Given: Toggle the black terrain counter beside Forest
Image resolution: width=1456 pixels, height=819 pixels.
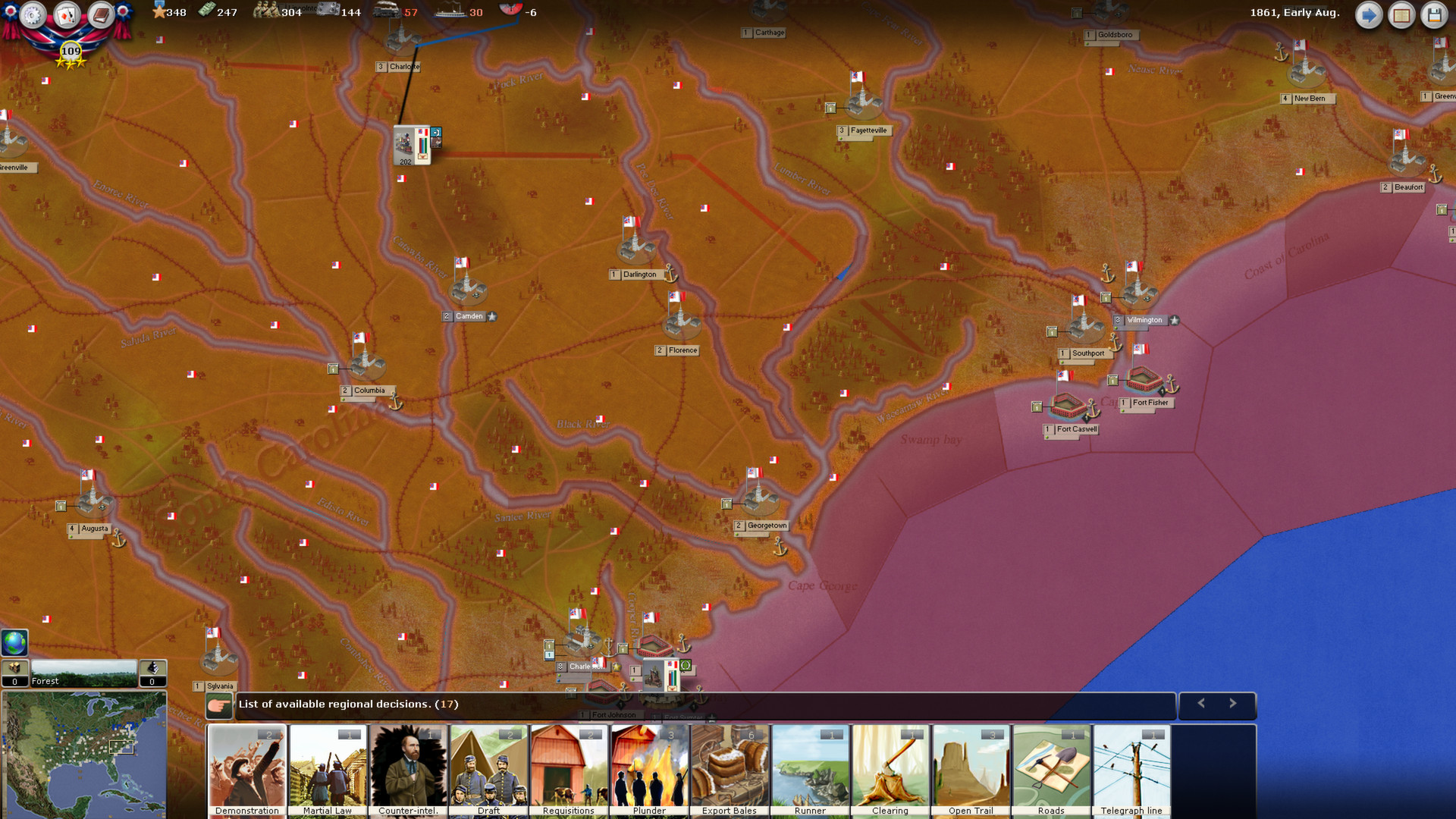Looking at the screenshot, I should pos(152,674).
